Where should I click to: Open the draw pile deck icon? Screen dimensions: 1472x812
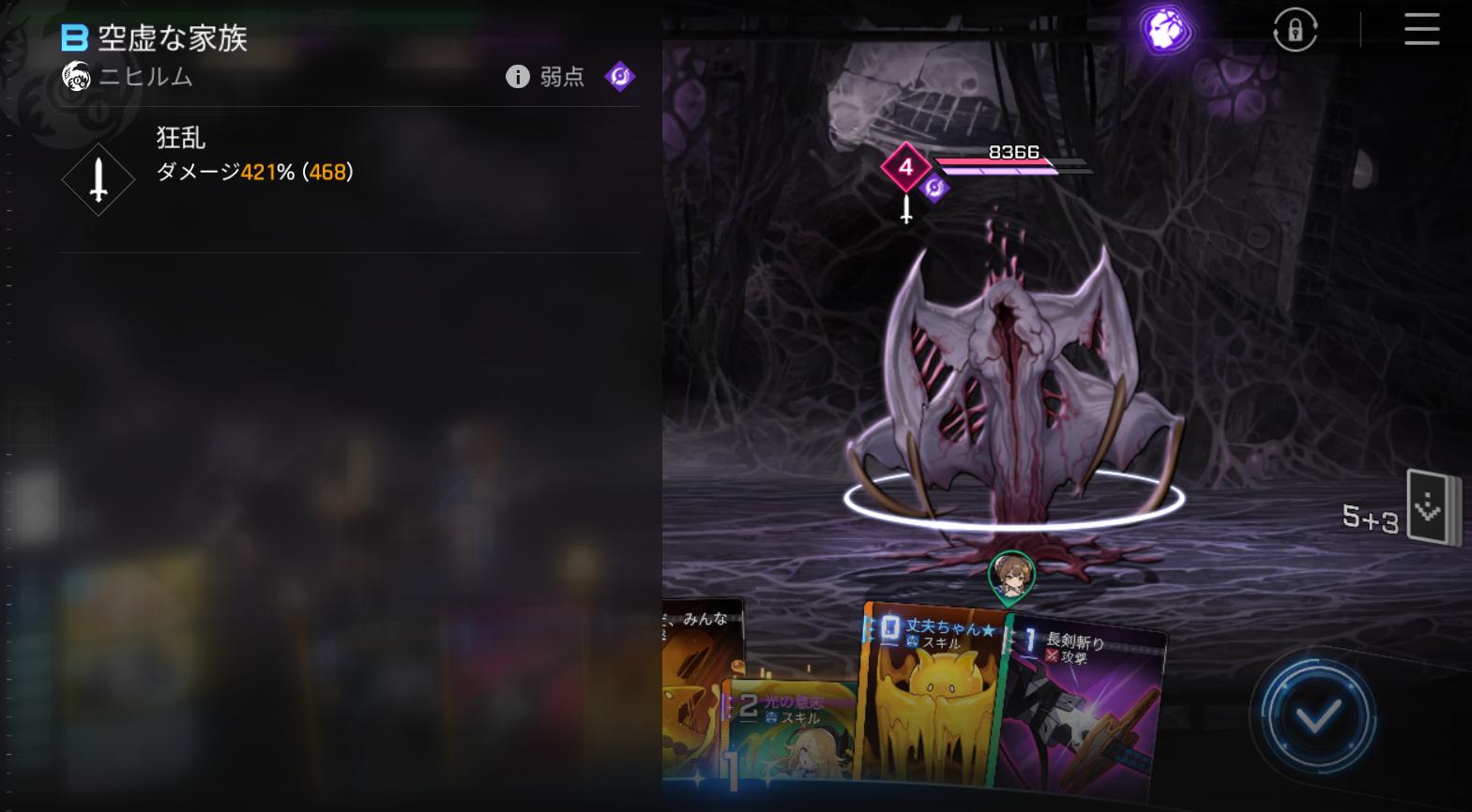pos(1433,508)
